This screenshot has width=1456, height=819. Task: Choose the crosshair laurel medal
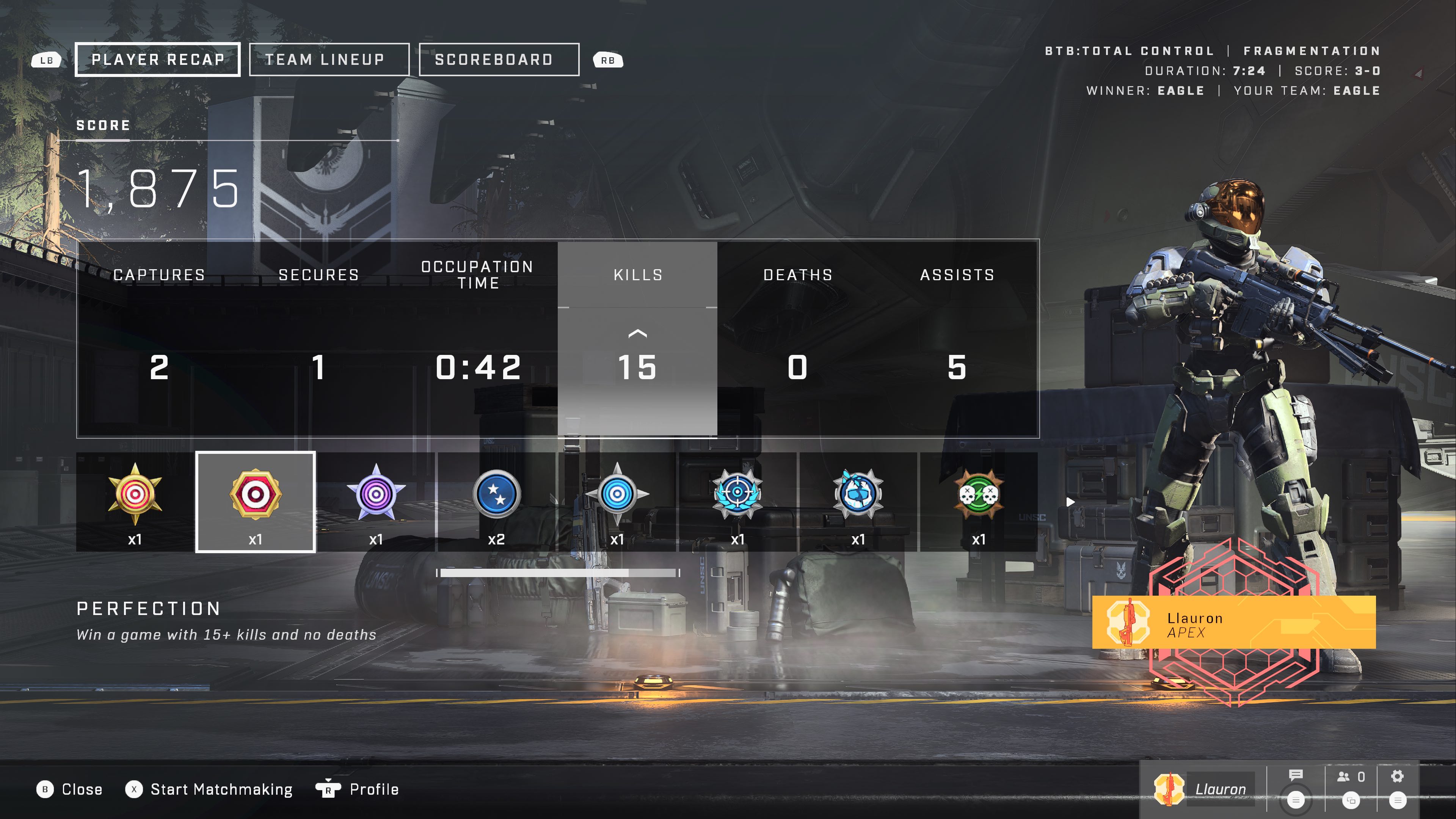click(x=737, y=501)
